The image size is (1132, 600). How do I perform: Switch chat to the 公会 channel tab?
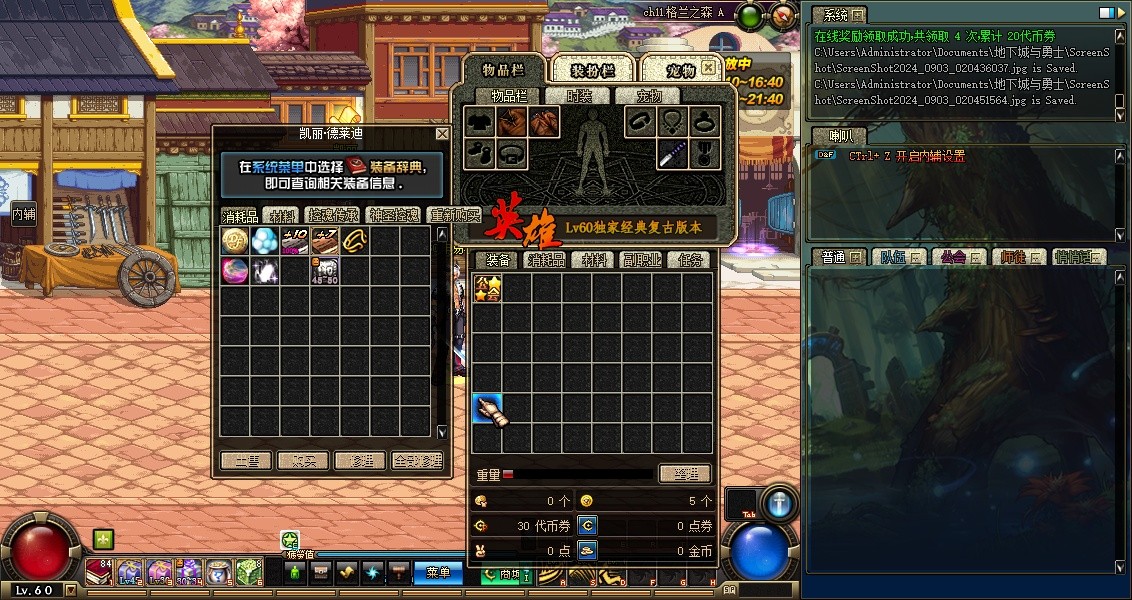957,257
